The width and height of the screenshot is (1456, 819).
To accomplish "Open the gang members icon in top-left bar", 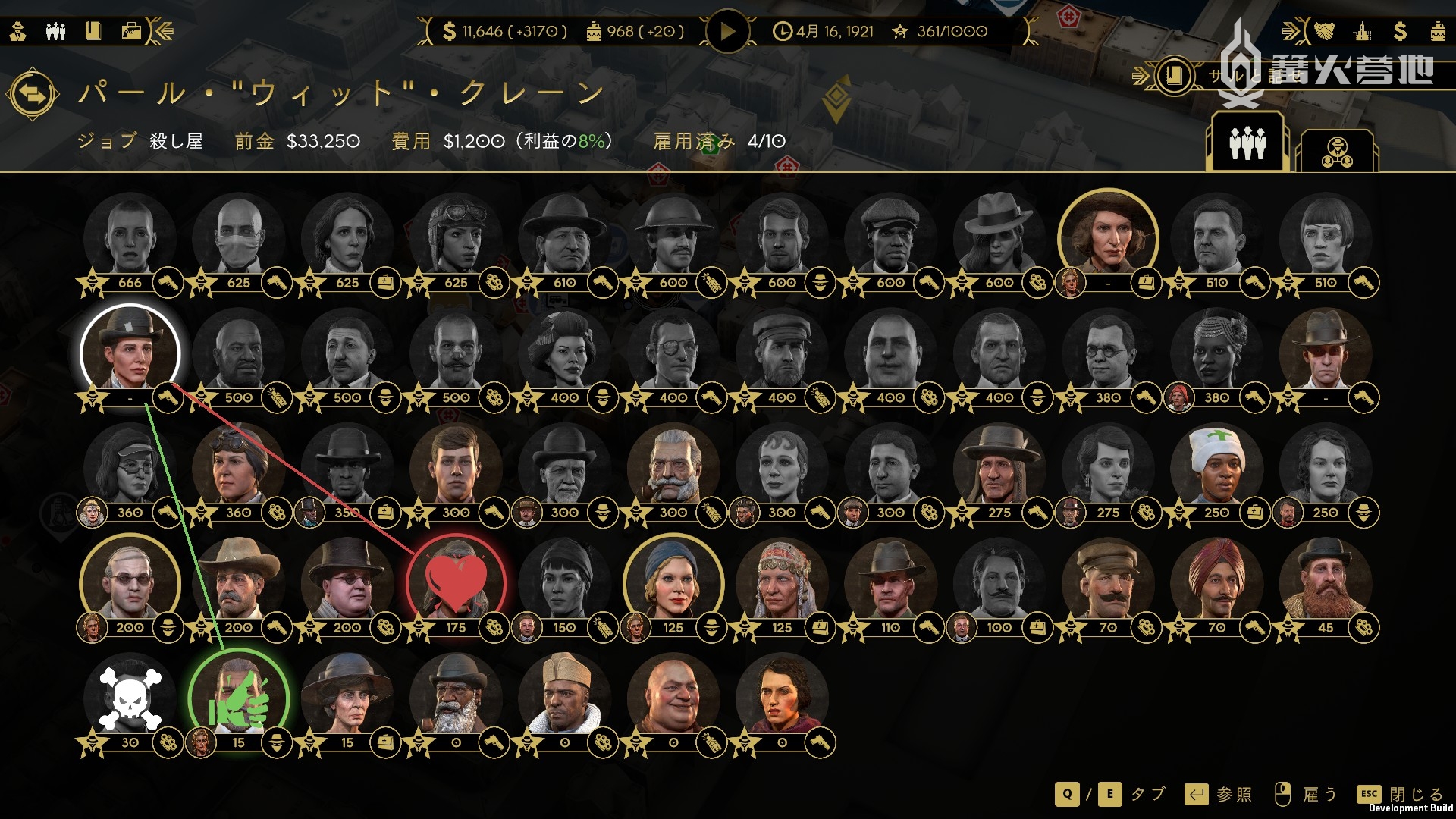I will (55, 32).
